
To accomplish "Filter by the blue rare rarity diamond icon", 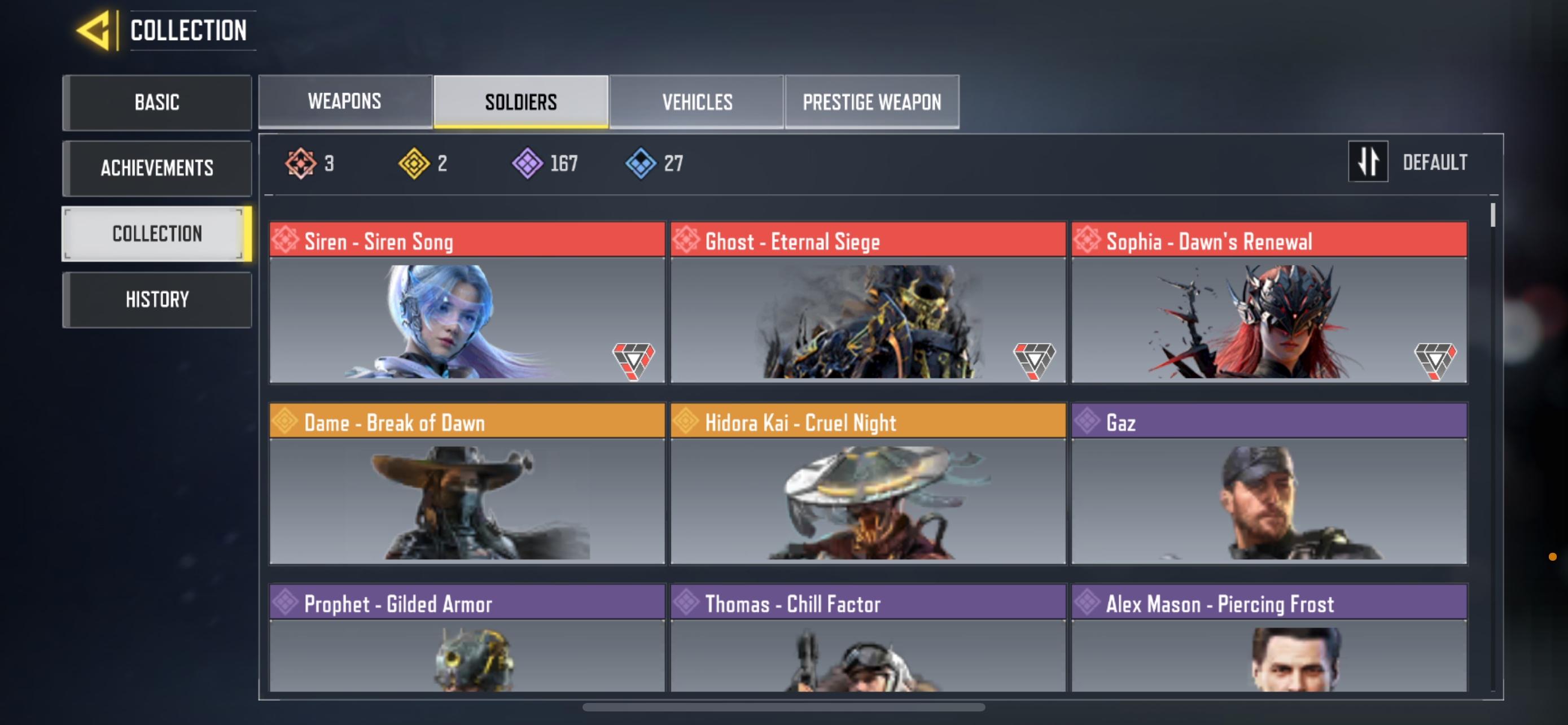I will (x=639, y=162).
